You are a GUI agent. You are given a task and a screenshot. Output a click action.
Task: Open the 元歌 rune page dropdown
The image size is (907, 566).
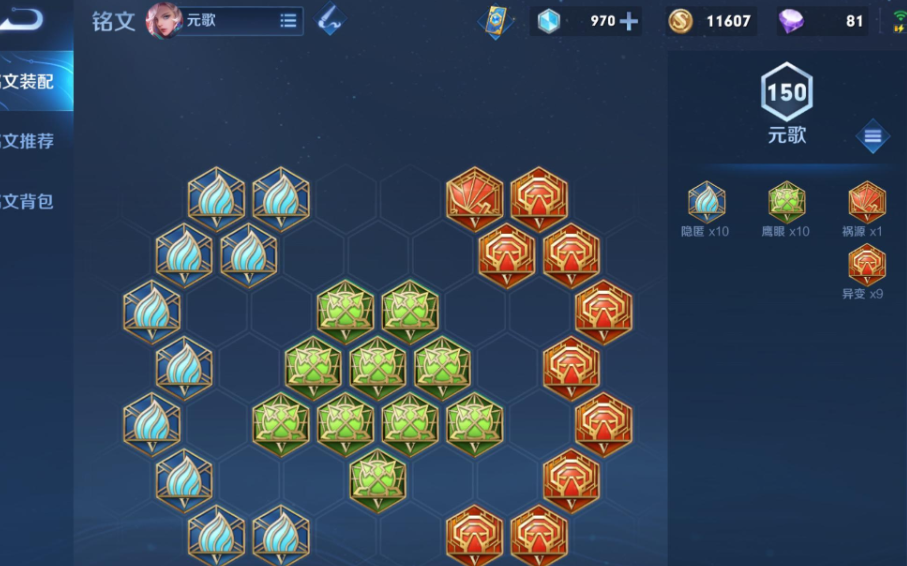pos(288,20)
